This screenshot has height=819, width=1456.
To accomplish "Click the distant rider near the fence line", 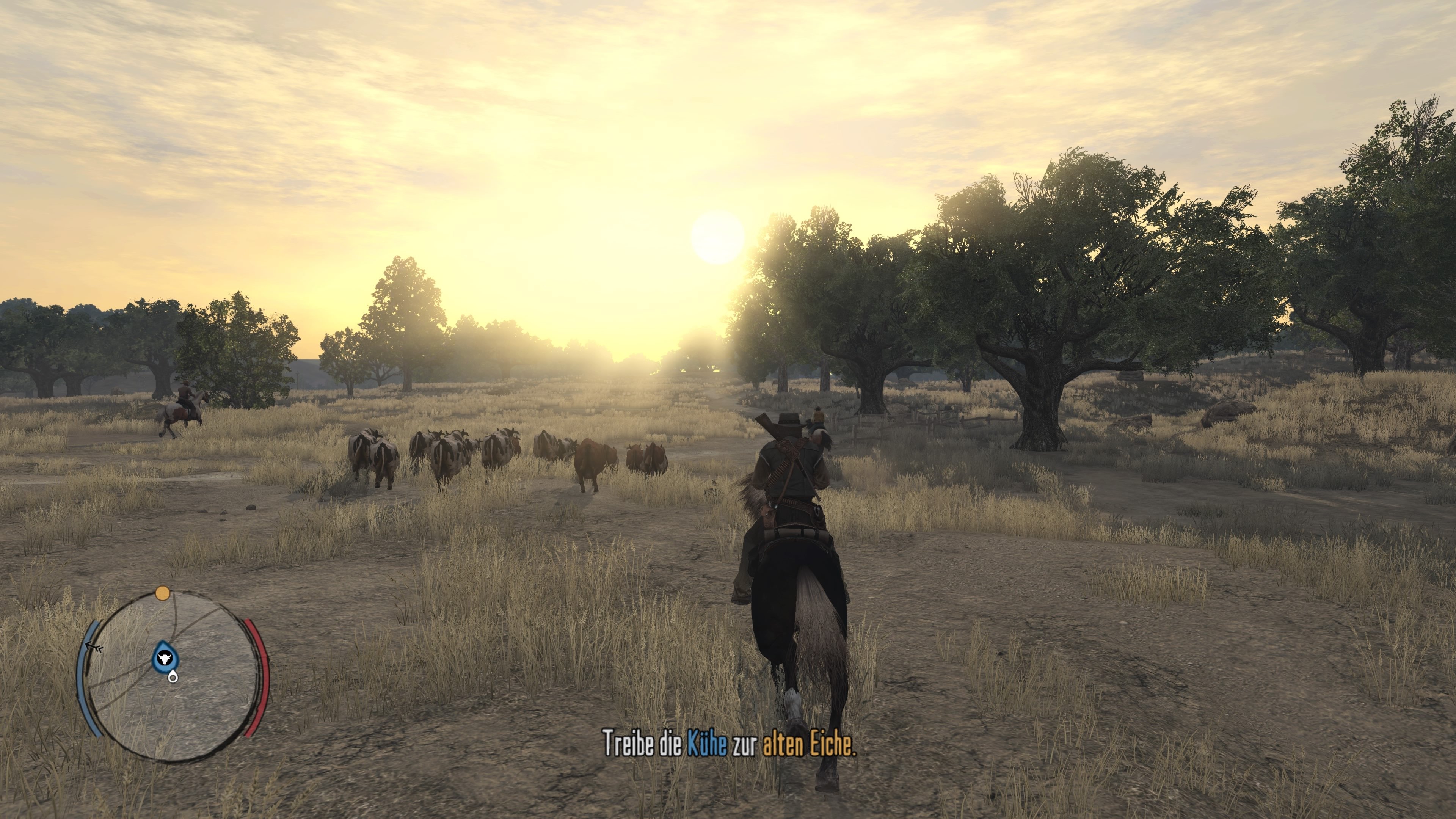I will (818, 416).
